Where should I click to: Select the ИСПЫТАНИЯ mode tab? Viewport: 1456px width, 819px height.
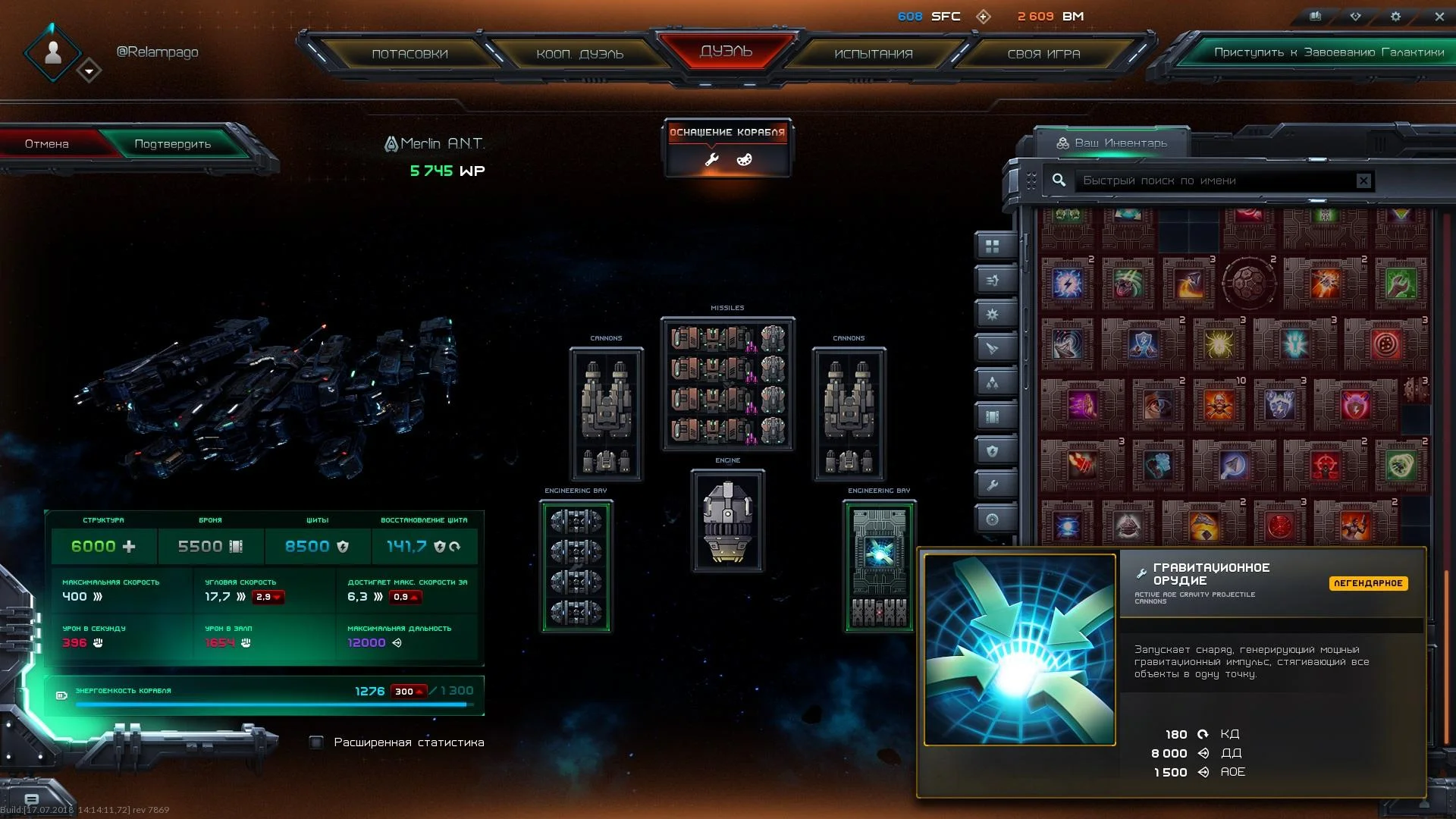(x=874, y=54)
